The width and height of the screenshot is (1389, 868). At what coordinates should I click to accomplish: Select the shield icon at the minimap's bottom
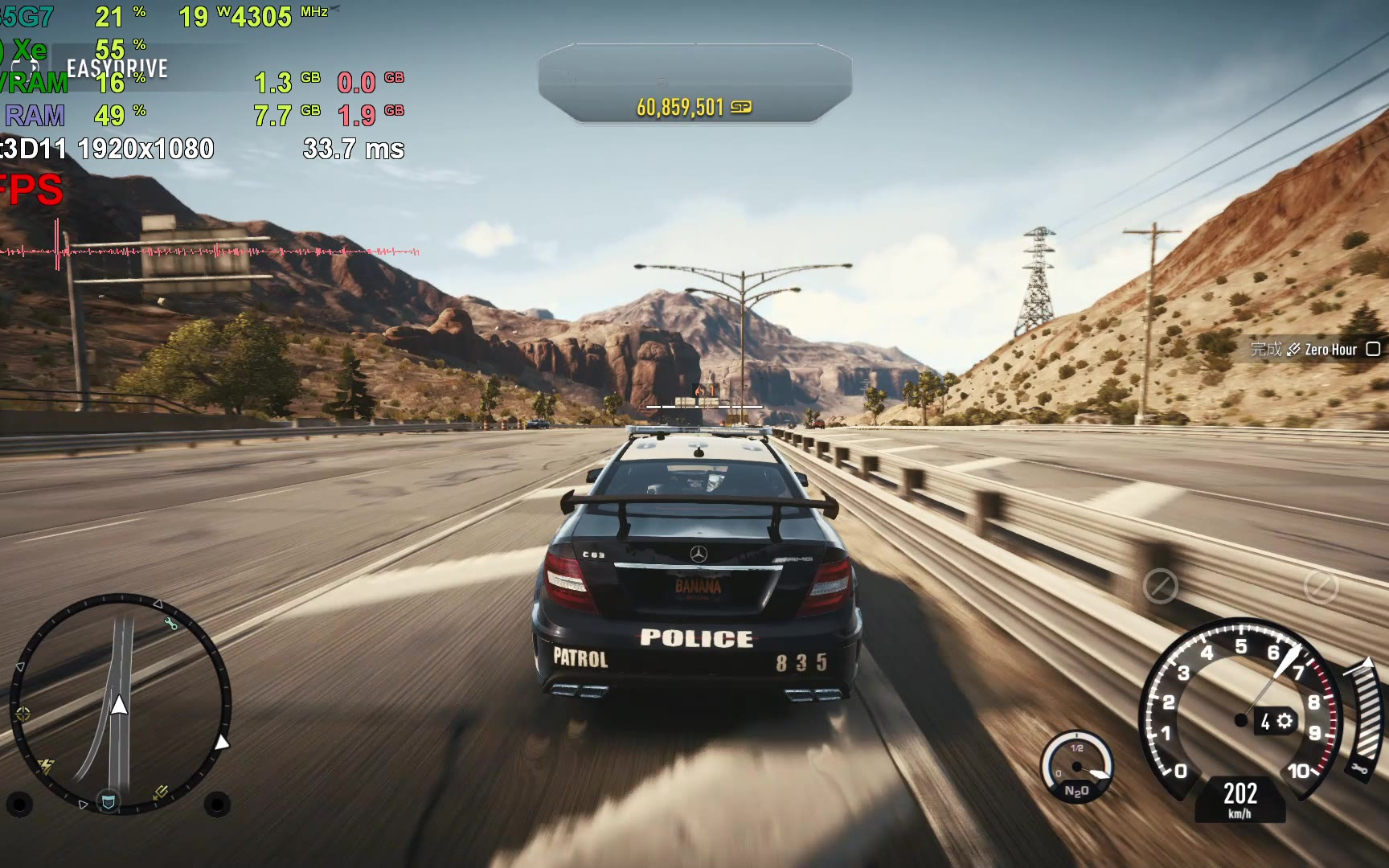[109, 801]
